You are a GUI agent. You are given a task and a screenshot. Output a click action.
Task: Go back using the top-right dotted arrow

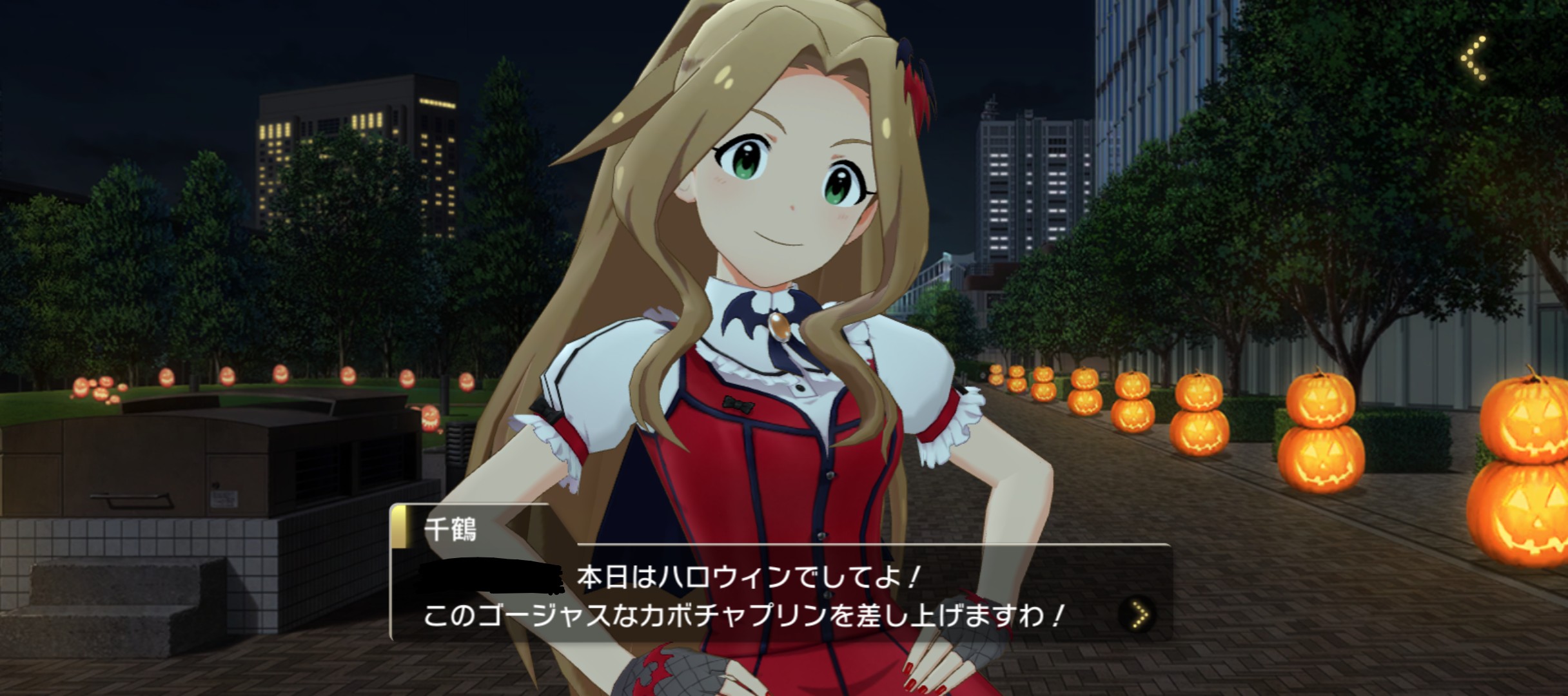(1475, 59)
